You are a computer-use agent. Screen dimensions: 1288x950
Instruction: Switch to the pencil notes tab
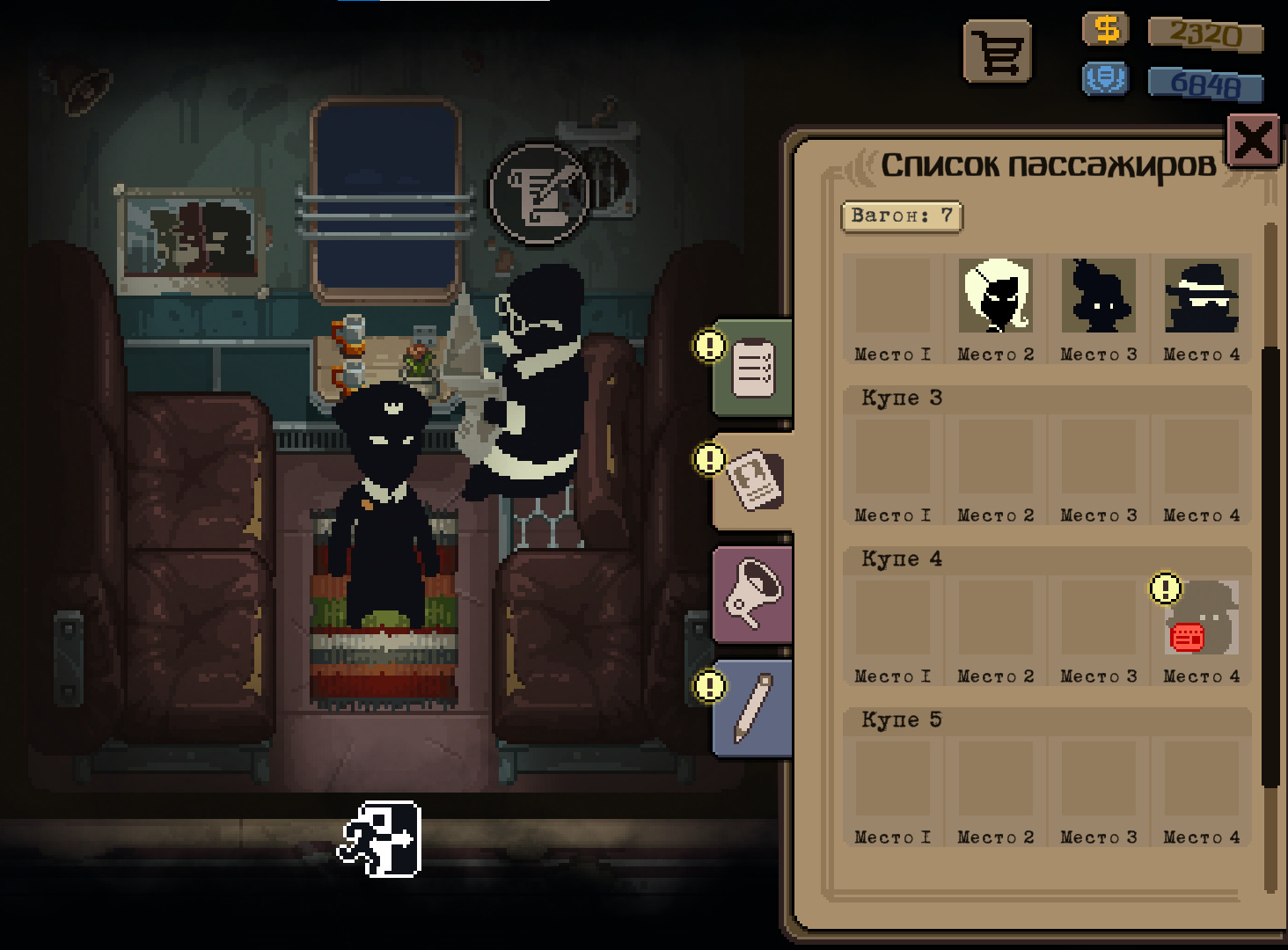[753, 708]
